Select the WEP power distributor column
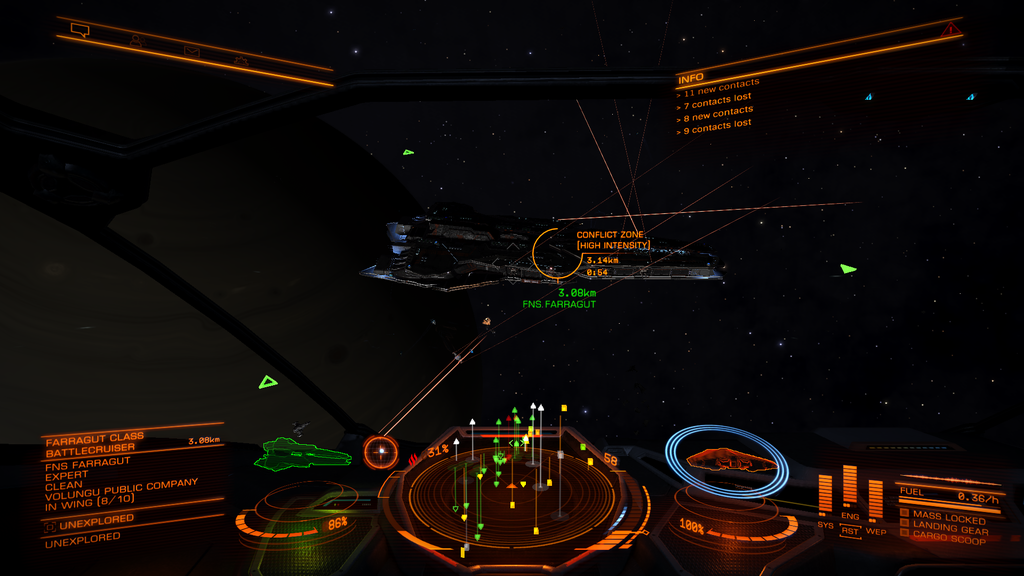This screenshot has width=1024, height=576. 875,500
